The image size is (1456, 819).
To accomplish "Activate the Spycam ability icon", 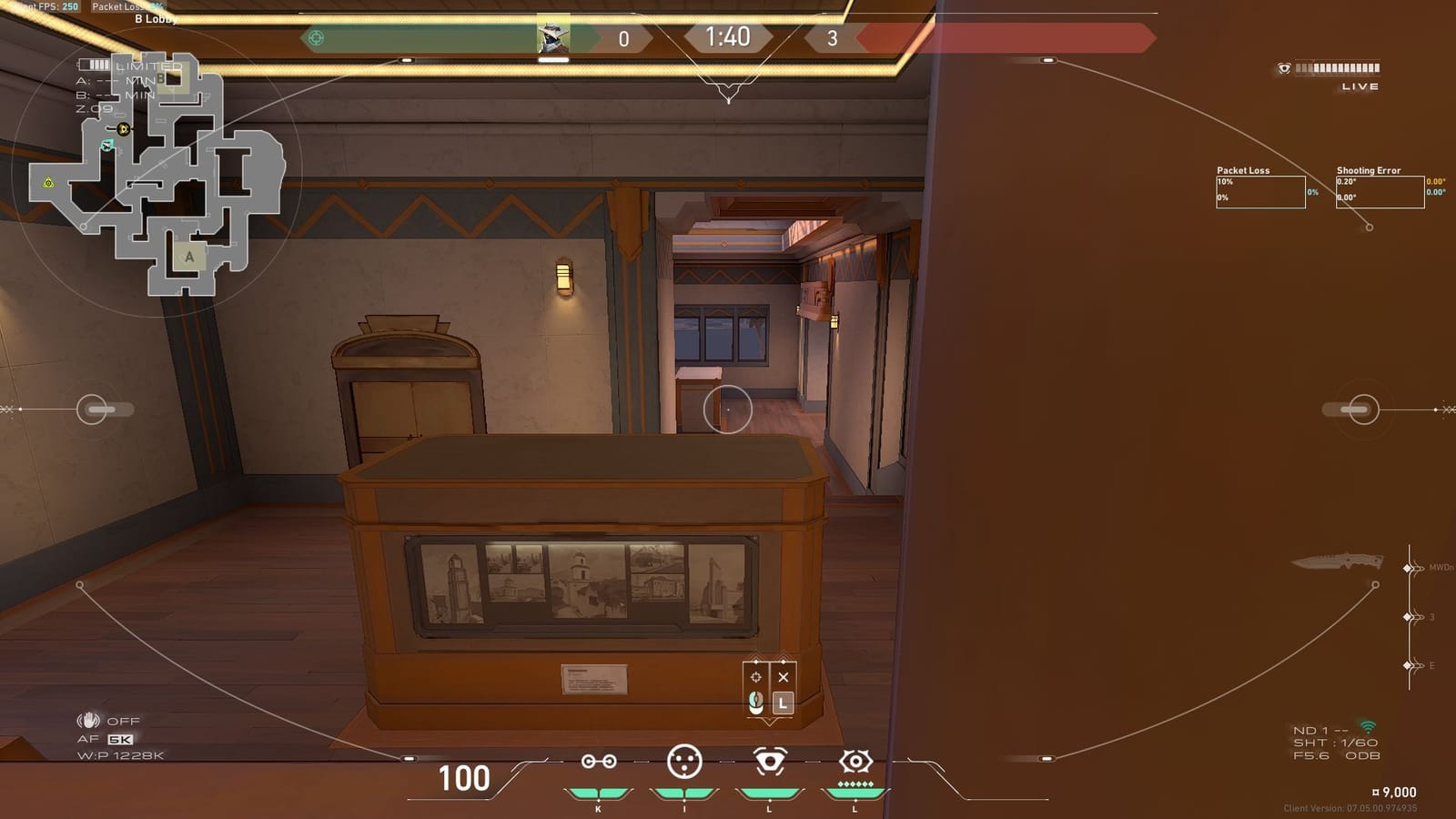I will click(769, 763).
